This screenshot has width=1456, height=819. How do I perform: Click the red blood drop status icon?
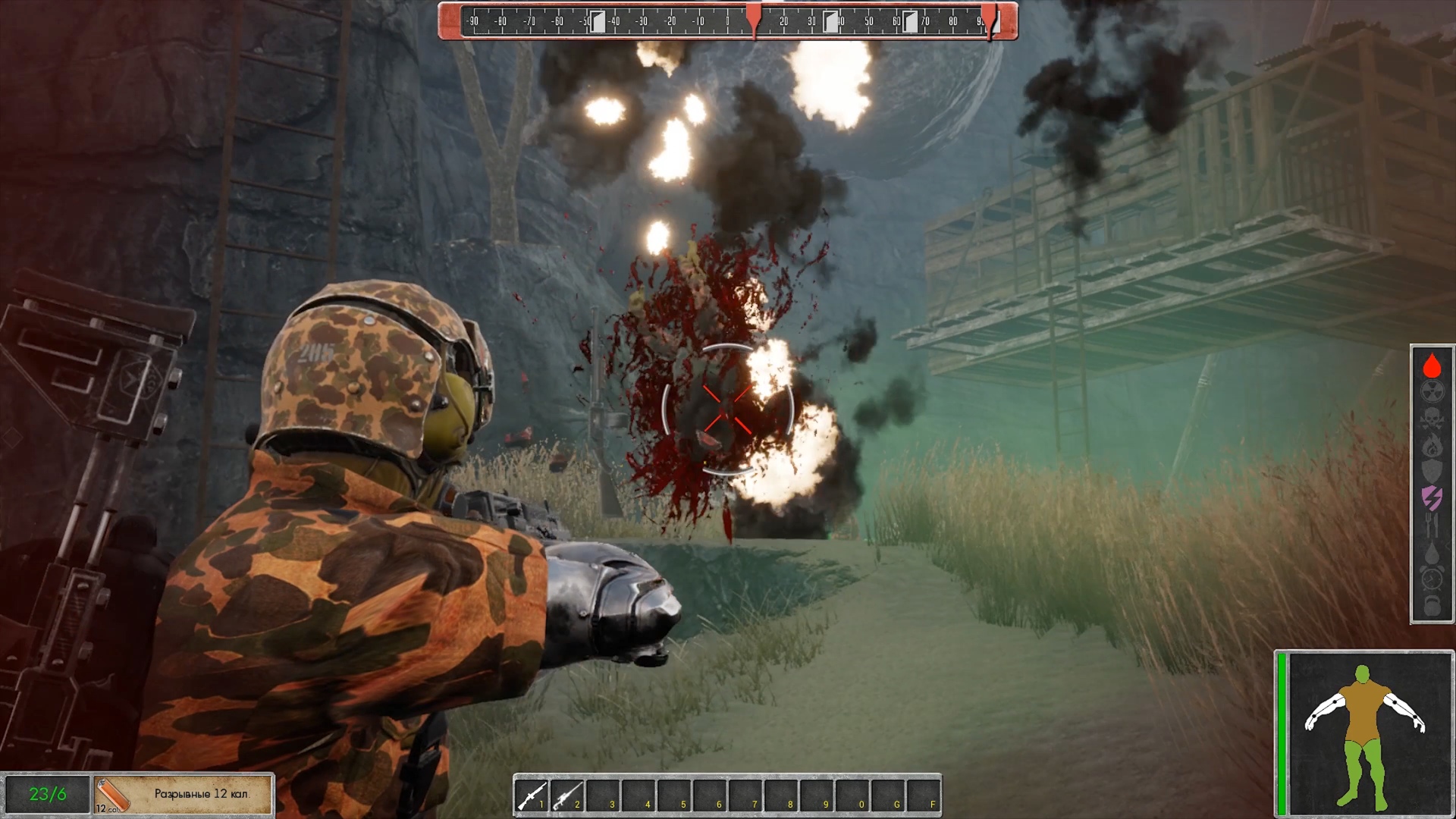click(x=1431, y=366)
